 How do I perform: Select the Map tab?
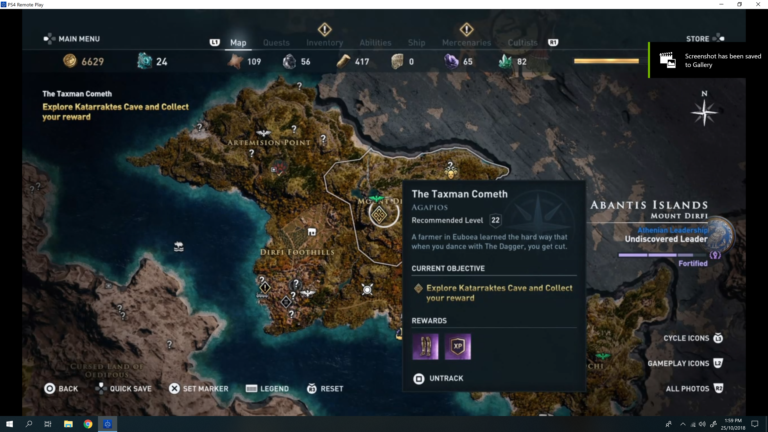pos(238,43)
